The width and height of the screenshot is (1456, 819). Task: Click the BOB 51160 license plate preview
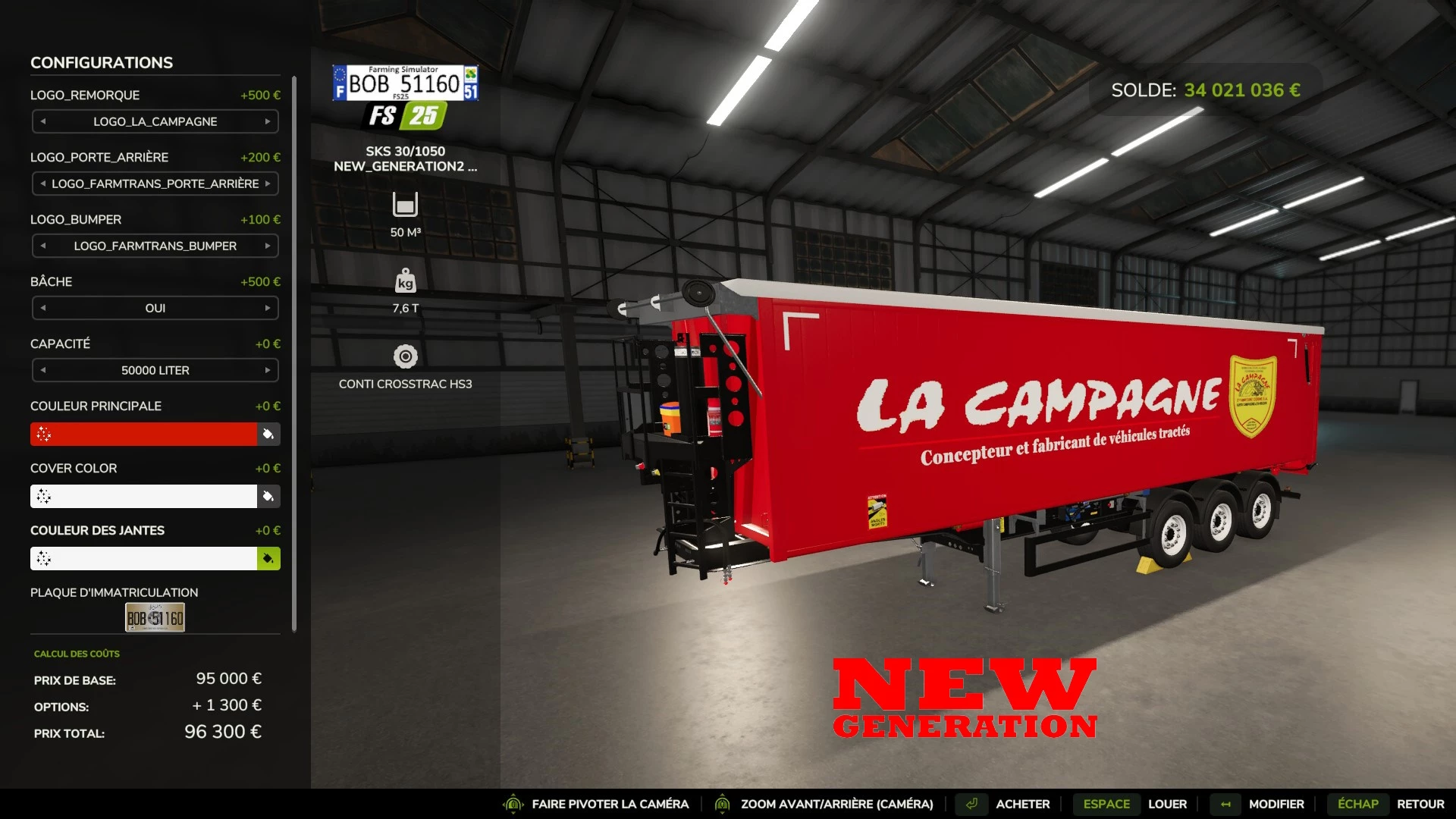coord(155,617)
